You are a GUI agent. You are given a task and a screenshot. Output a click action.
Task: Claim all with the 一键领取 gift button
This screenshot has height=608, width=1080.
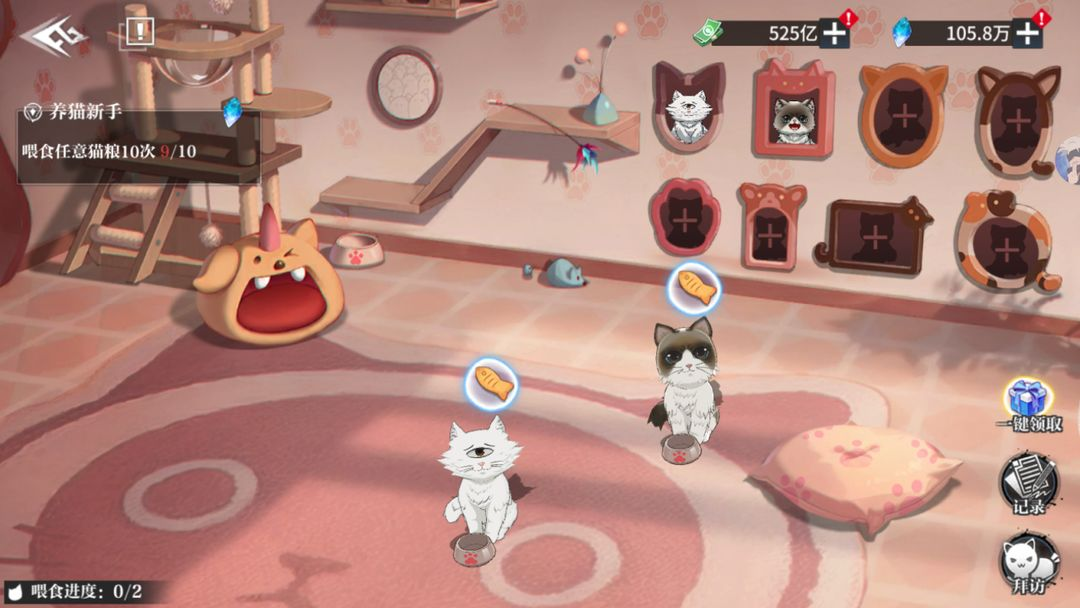click(x=1028, y=406)
